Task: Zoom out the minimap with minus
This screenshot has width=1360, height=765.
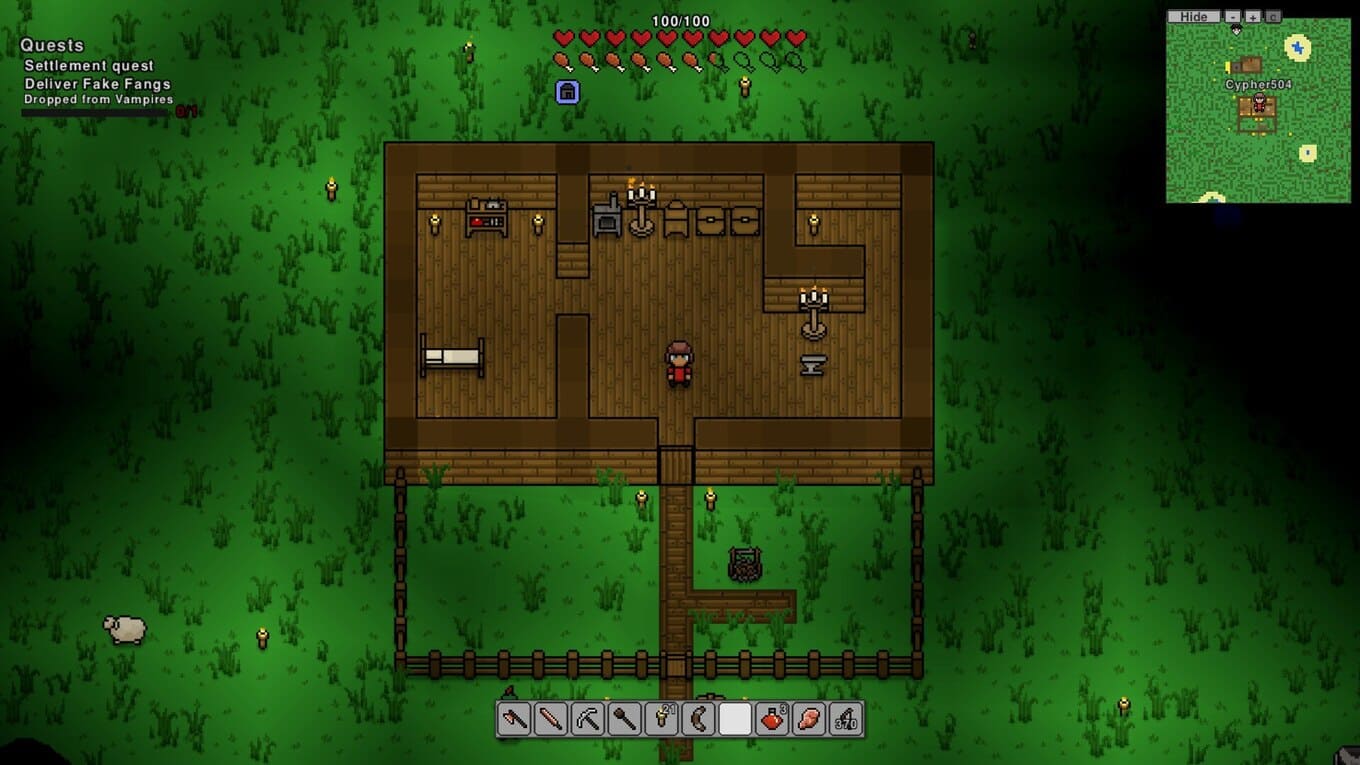Action: pos(1233,17)
